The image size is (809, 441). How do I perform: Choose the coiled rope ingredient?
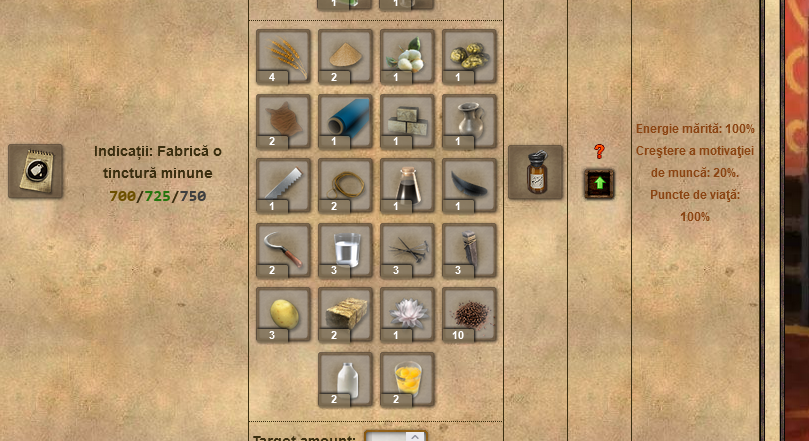[345, 184]
